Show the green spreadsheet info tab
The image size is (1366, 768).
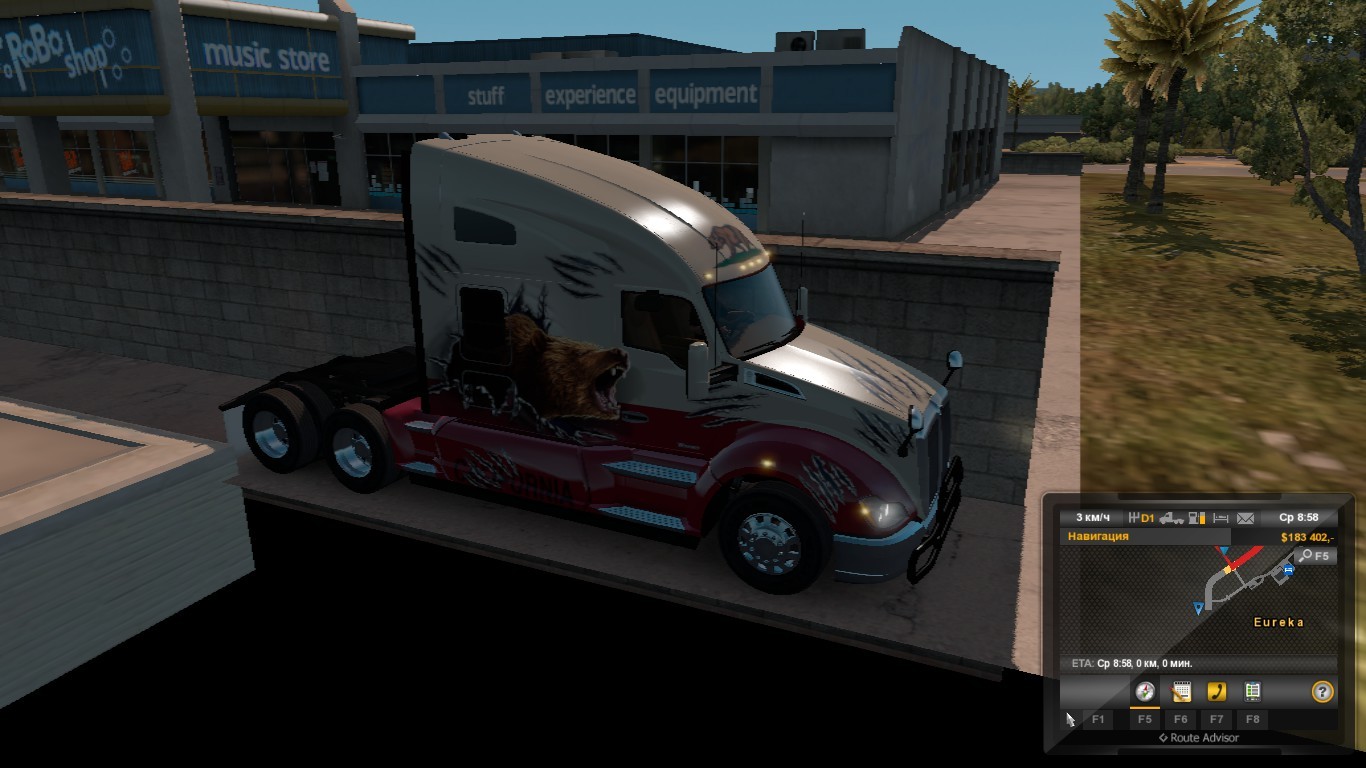tap(1252, 691)
